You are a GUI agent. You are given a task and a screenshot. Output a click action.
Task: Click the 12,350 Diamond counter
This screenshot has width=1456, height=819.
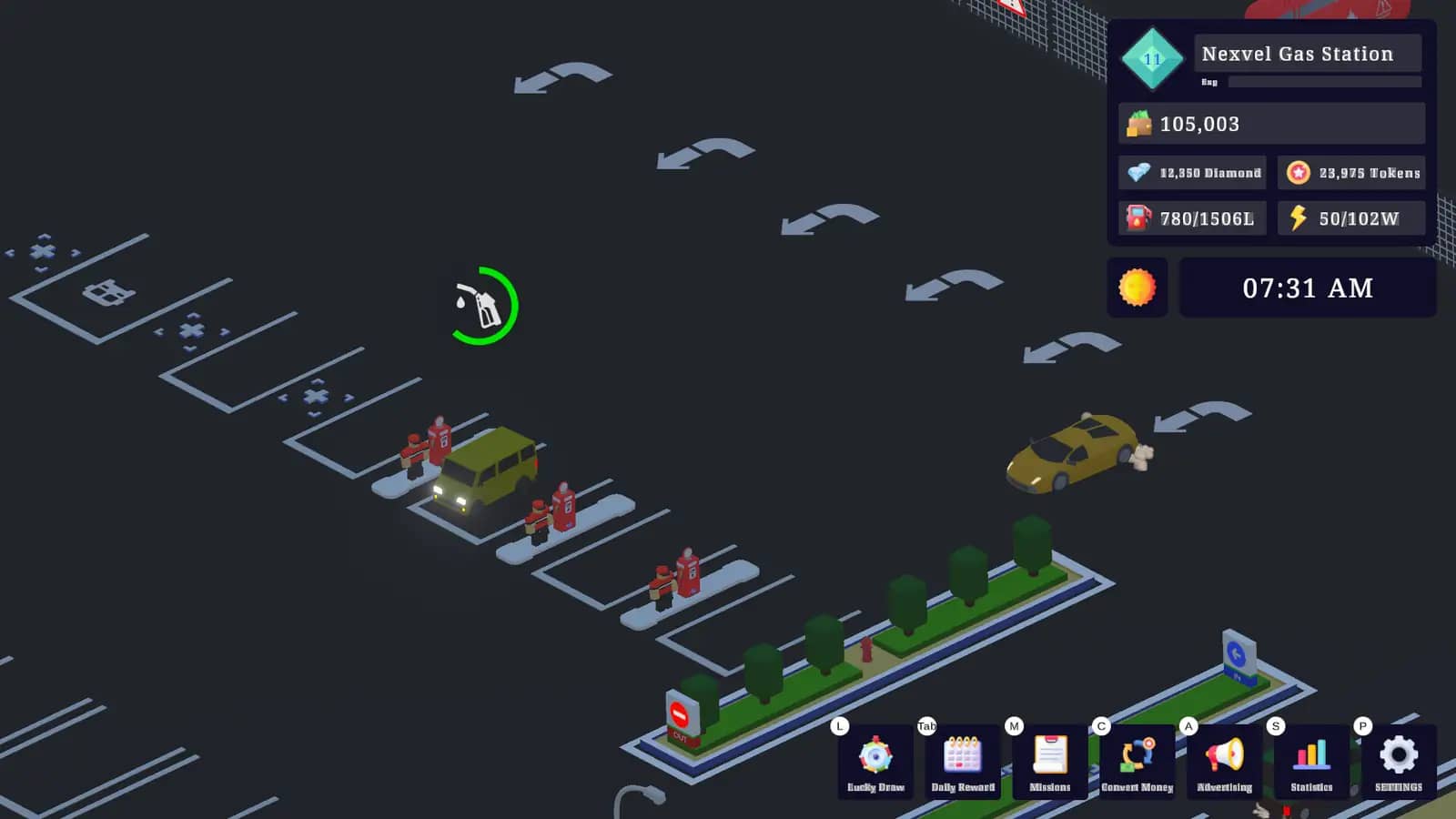coord(1210,173)
